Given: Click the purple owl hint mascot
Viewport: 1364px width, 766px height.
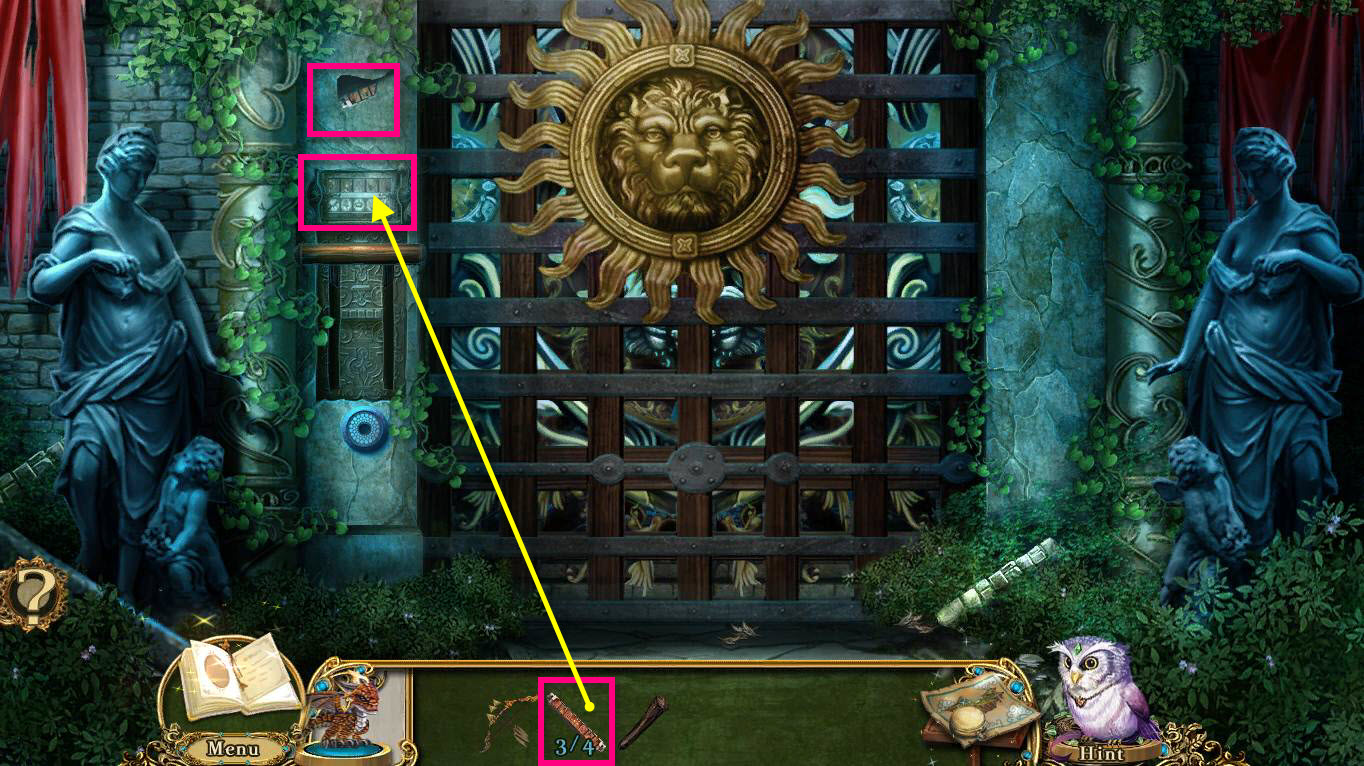Looking at the screenshot, I should click(x=1100, y=690).
